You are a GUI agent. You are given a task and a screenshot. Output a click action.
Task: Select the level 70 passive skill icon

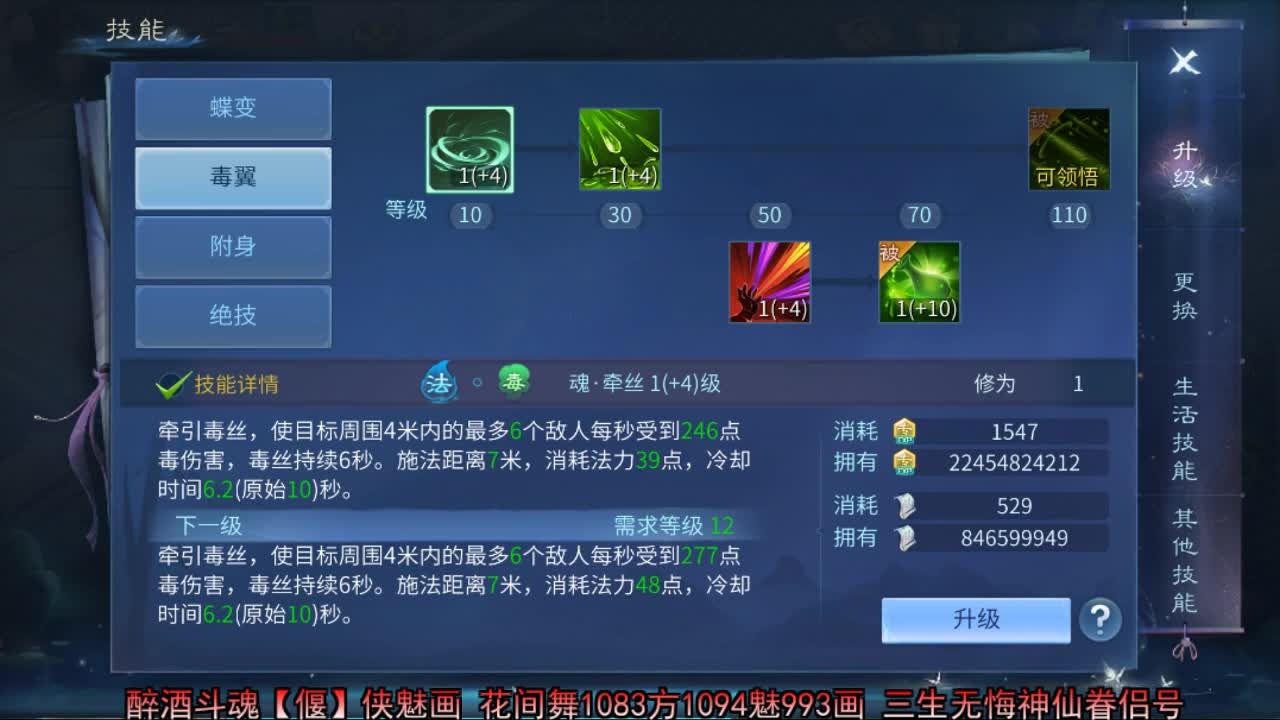pos(919,281)
